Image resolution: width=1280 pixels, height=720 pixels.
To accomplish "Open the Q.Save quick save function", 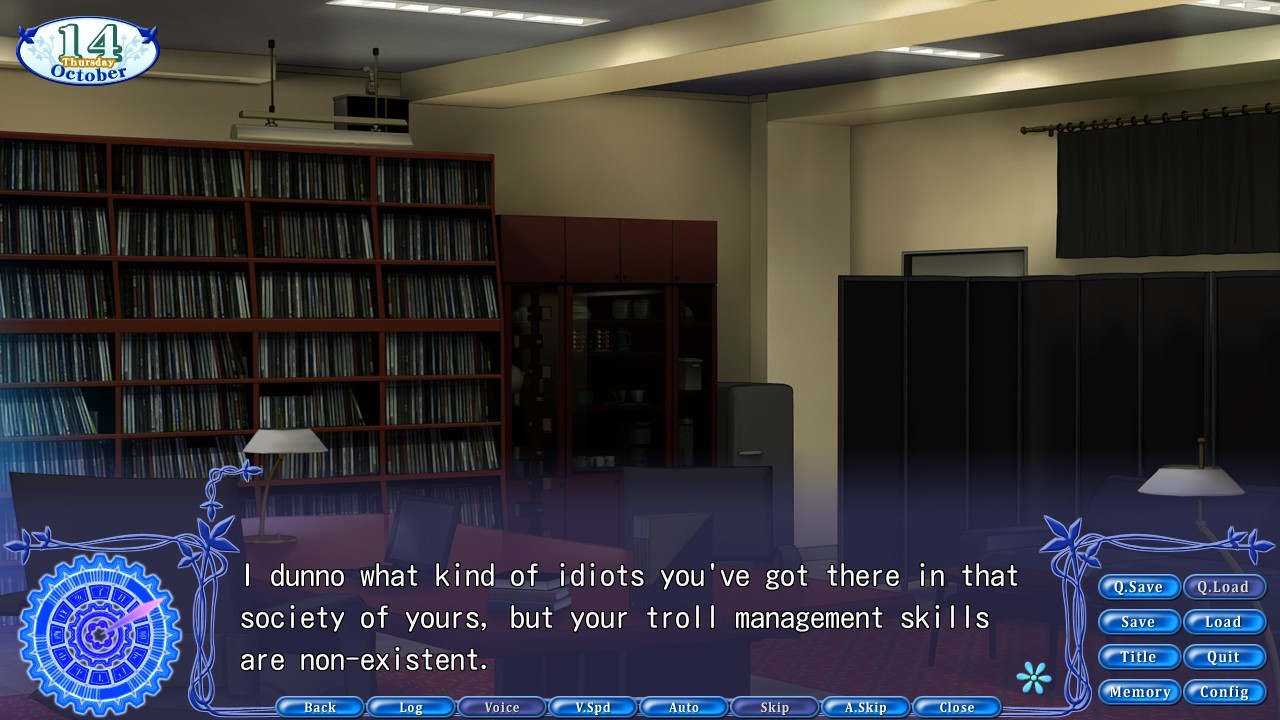I will (1139, 587).
